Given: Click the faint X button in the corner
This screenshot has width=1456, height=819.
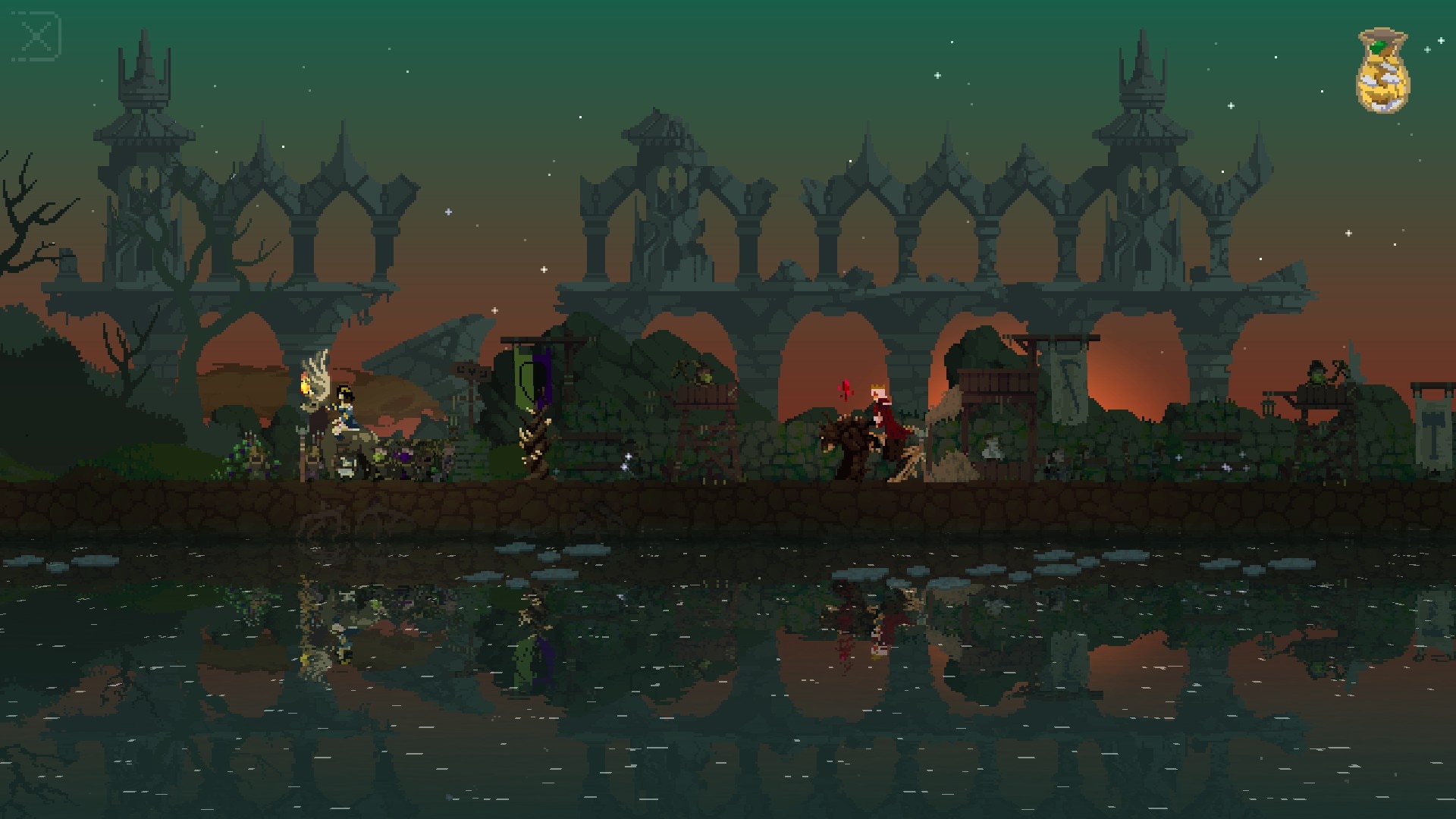Looking at the screenshot, I should 36,36.
